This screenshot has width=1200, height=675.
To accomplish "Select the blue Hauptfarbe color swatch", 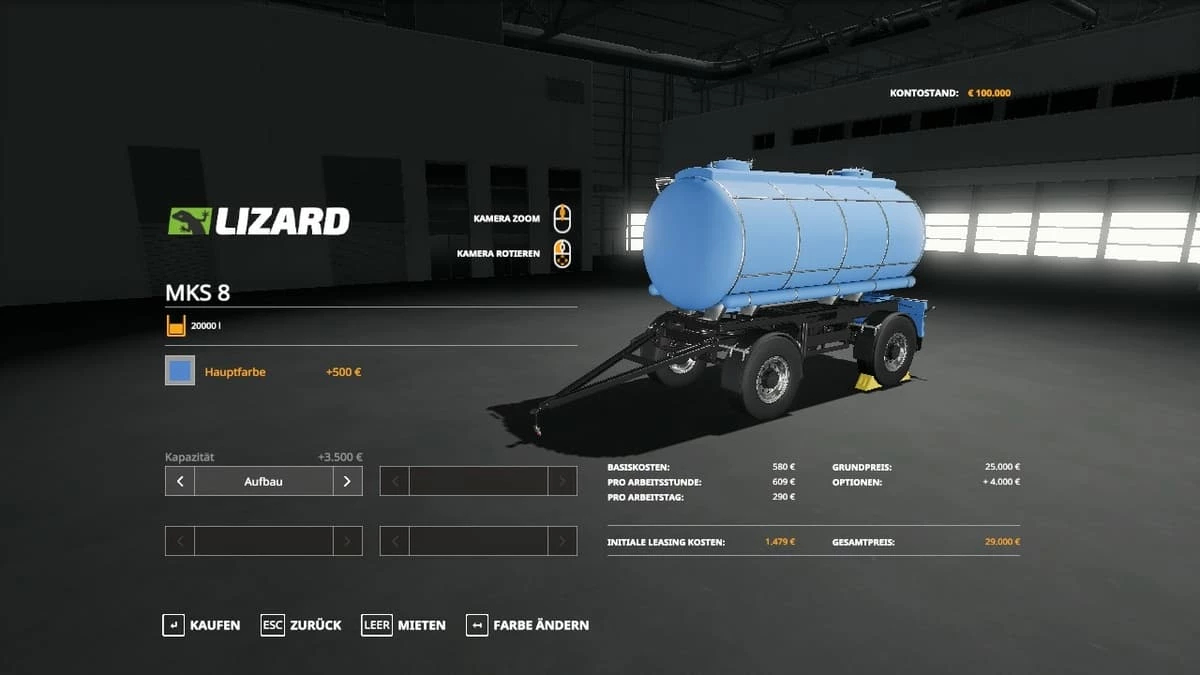I will point(180,372).
